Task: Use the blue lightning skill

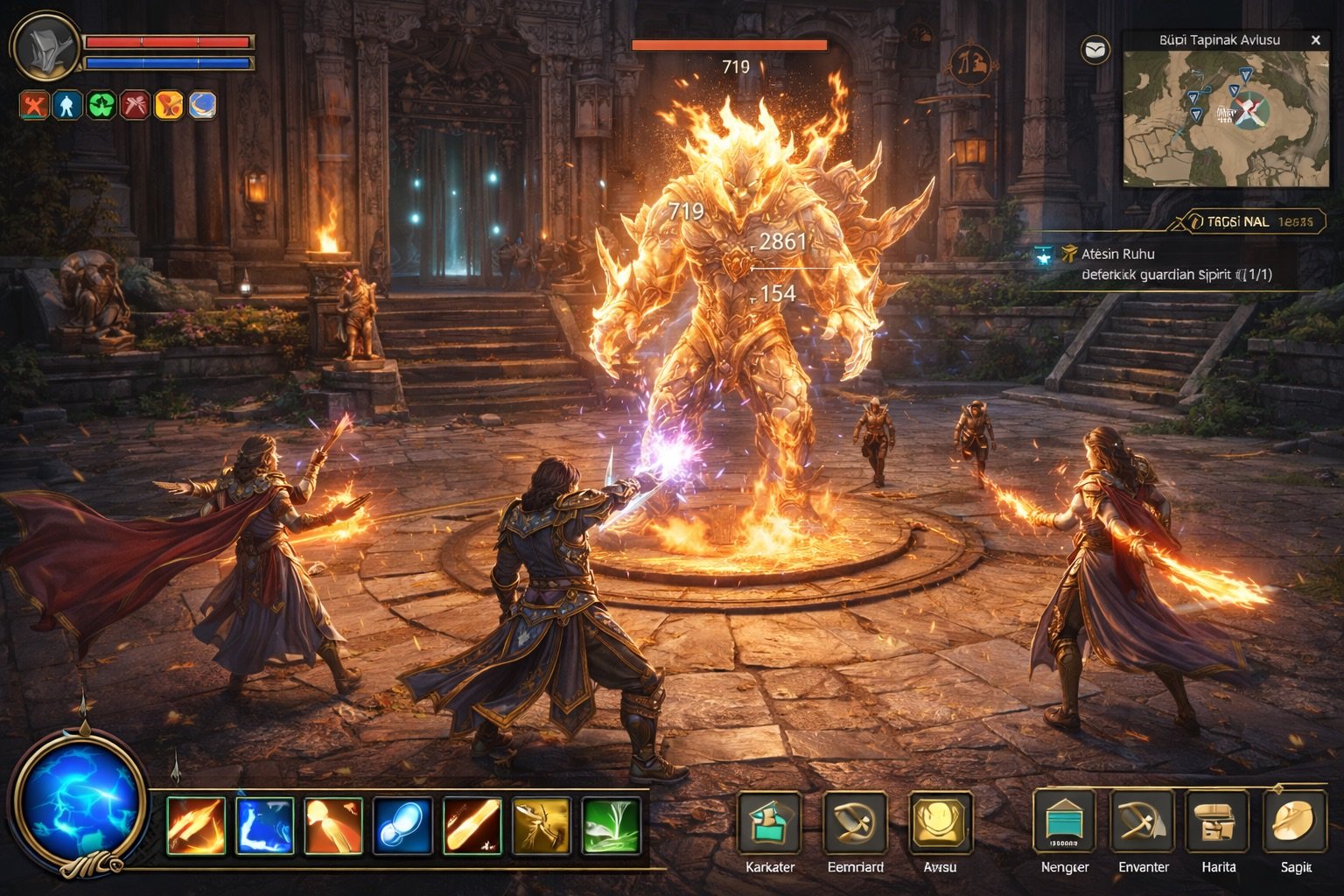Action: (x=264, y=825)
